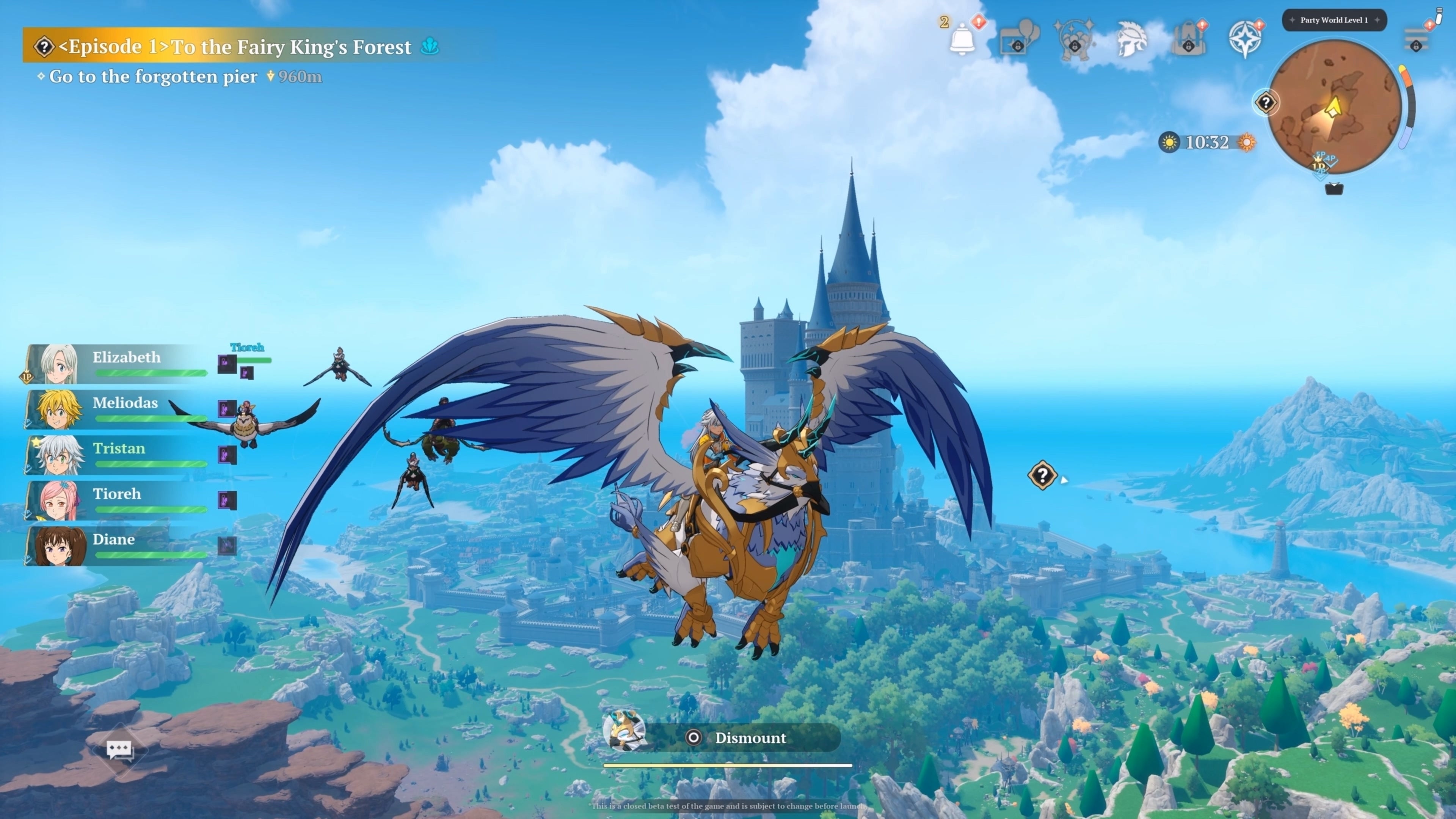Open the knight helmet character menu
The image size is (1456, 819).
1131,39
